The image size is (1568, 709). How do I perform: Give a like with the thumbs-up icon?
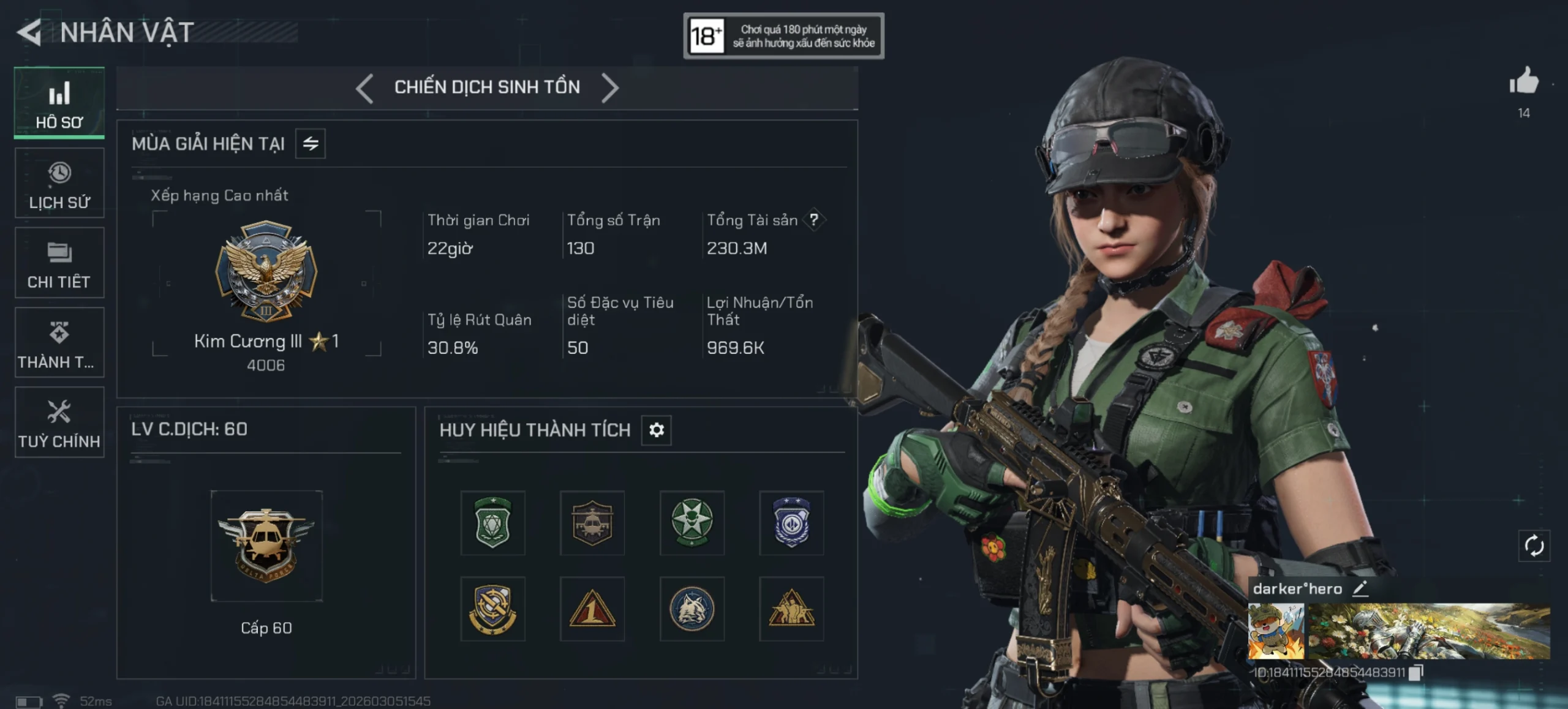[1524, 82]
